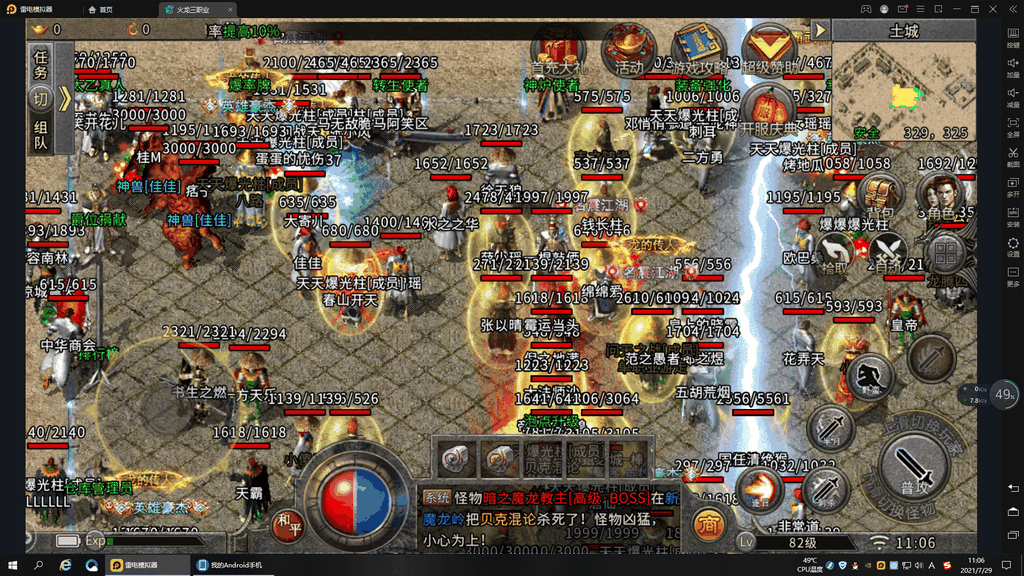Image resolution: width=1024 pixels, height=576 pixels.
Task: Open the 商 shop button
Action: click(711, 523)
